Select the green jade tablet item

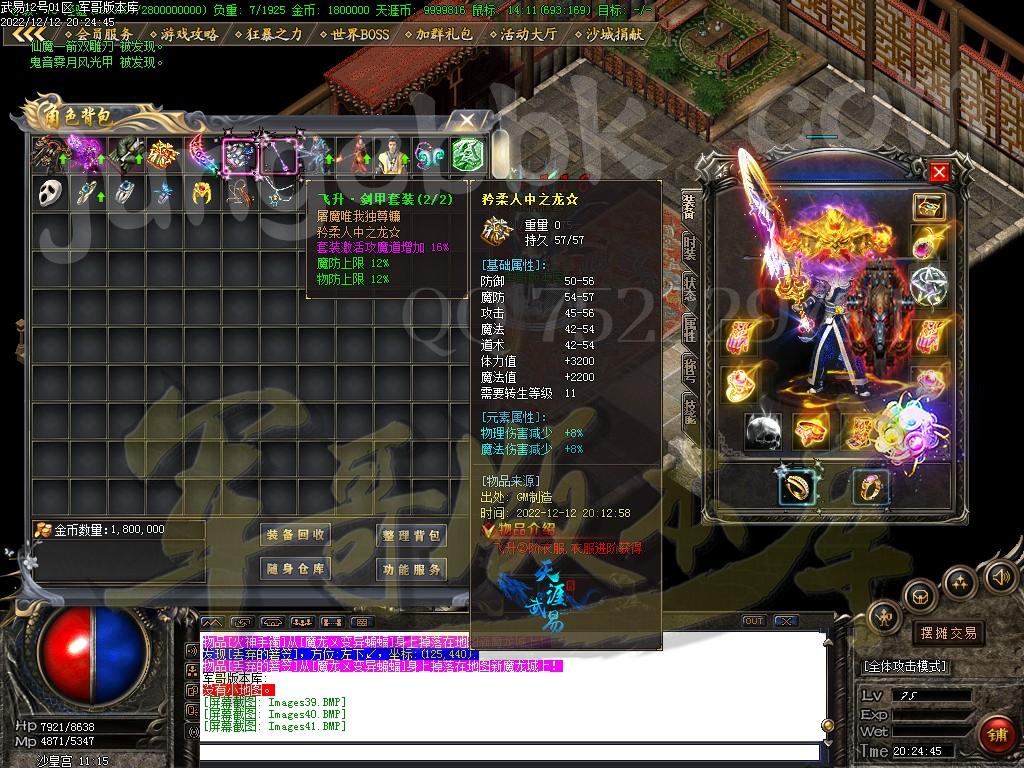click(467, 154)
